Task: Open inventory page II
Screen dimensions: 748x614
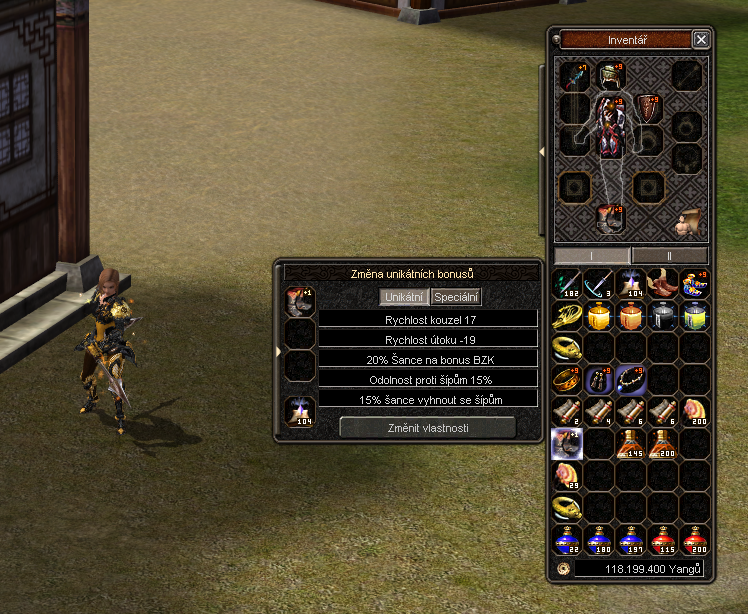Action: pos(670,255)
